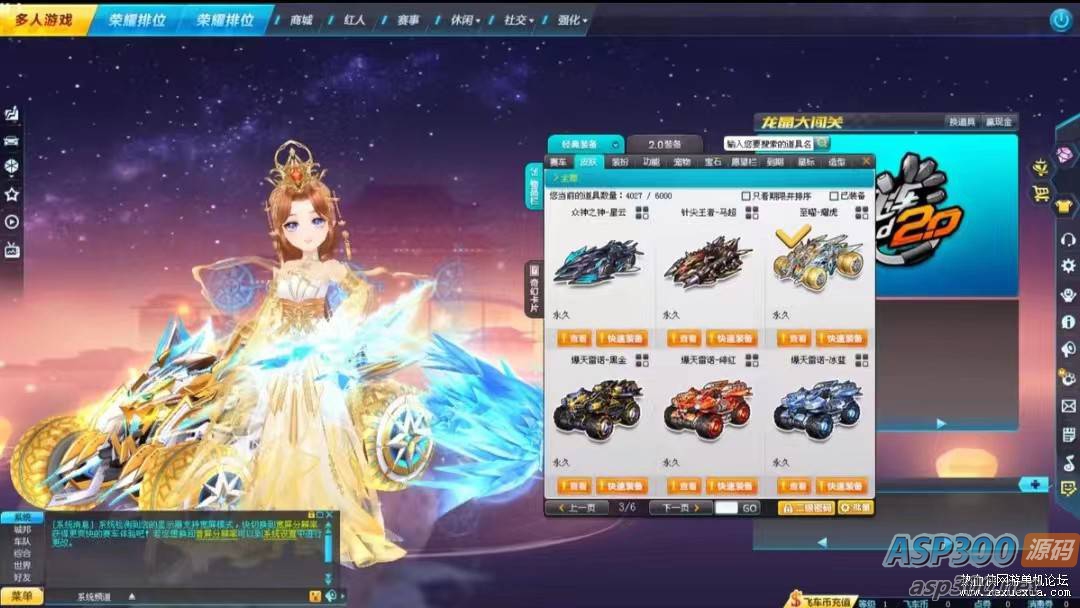
Task: Toggle the 已装备 equipped-only checkbox
Action: (819, 196)
